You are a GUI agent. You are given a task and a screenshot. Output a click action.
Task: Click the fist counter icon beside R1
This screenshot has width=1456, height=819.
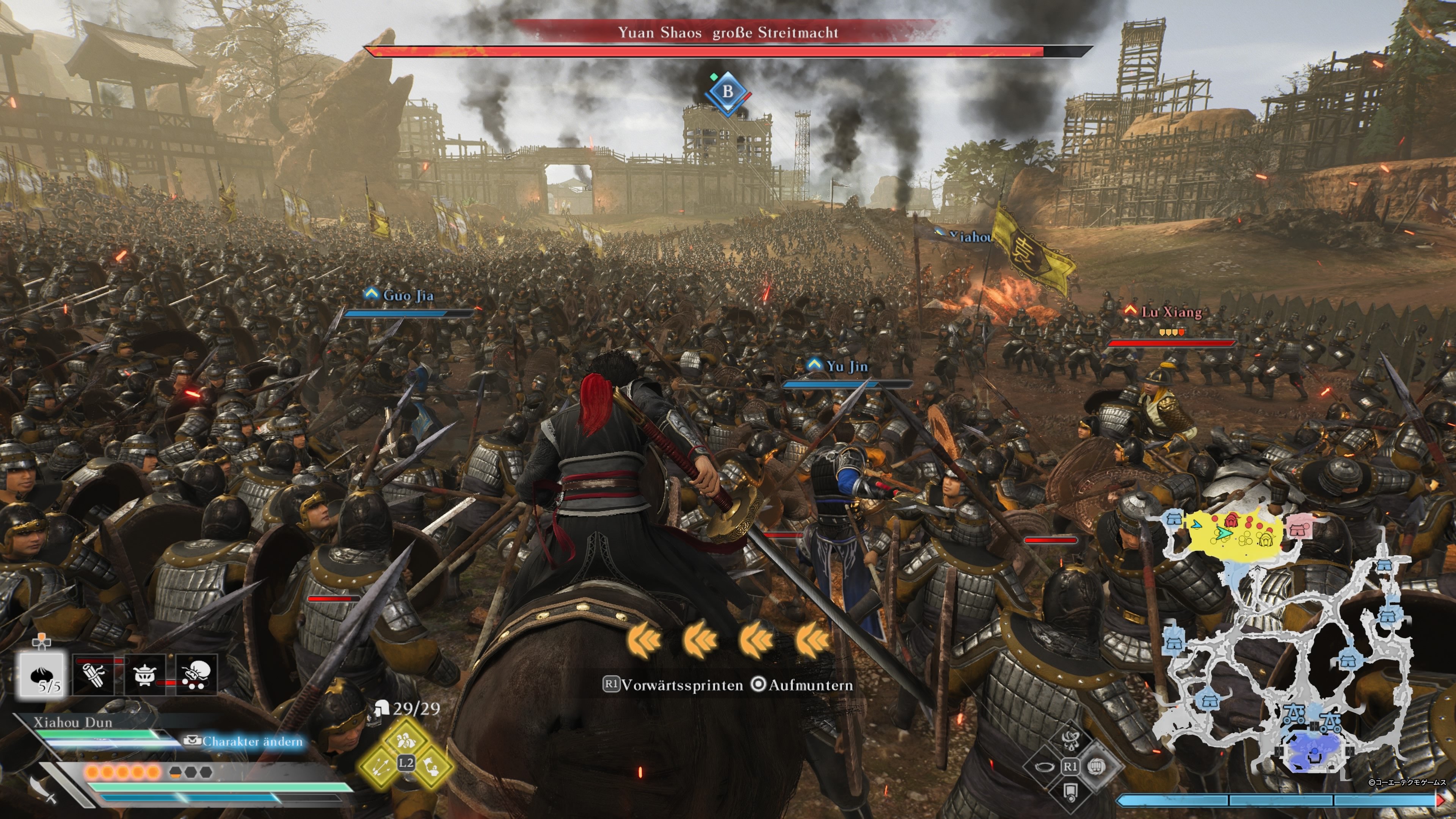pyautogui.click(x=1096, y=767)
